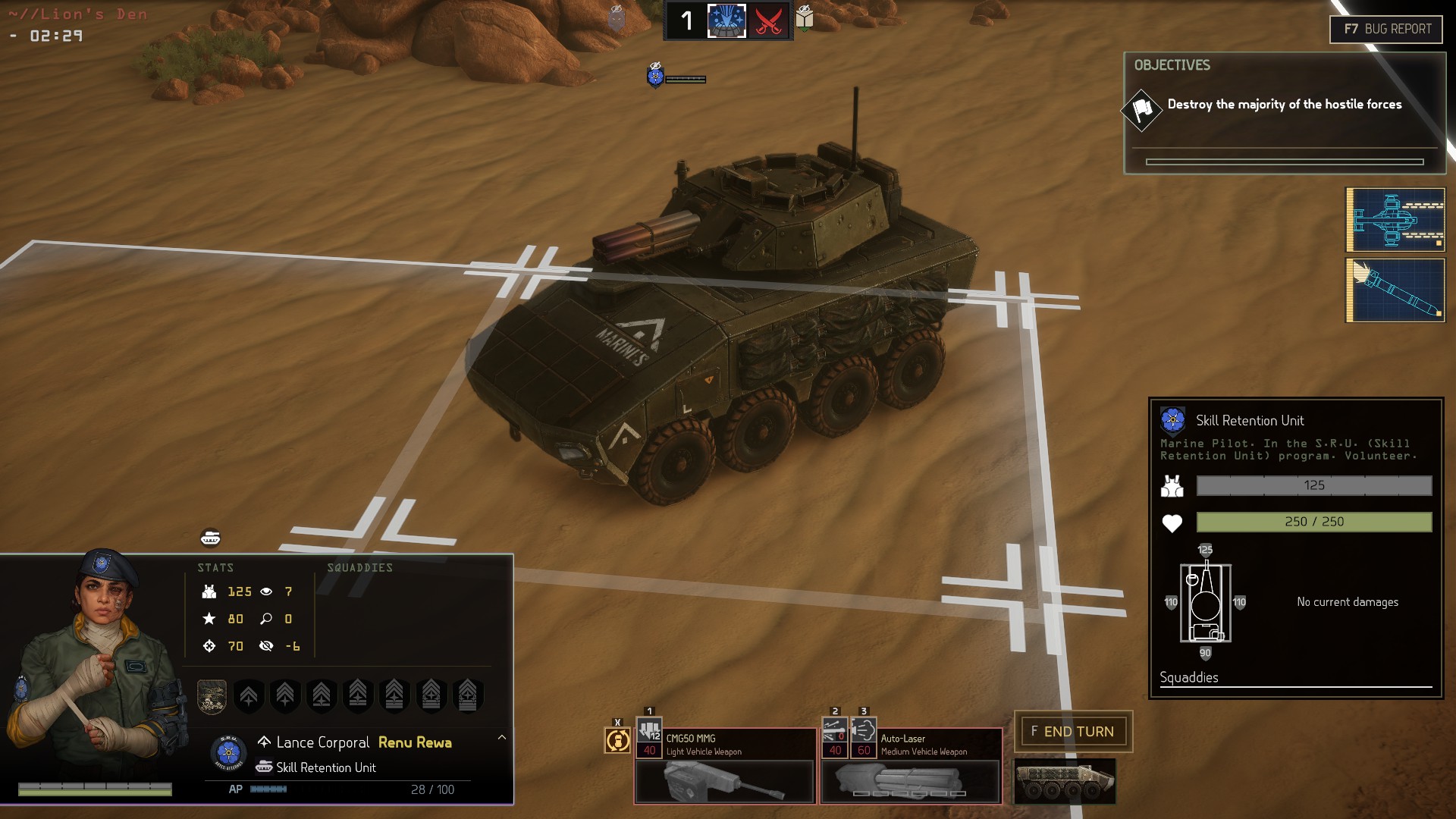The width and height of the screenshot is (1456, 819).
Task: Click the S.R.U. flower unit emblem
Action: (228, 753)
